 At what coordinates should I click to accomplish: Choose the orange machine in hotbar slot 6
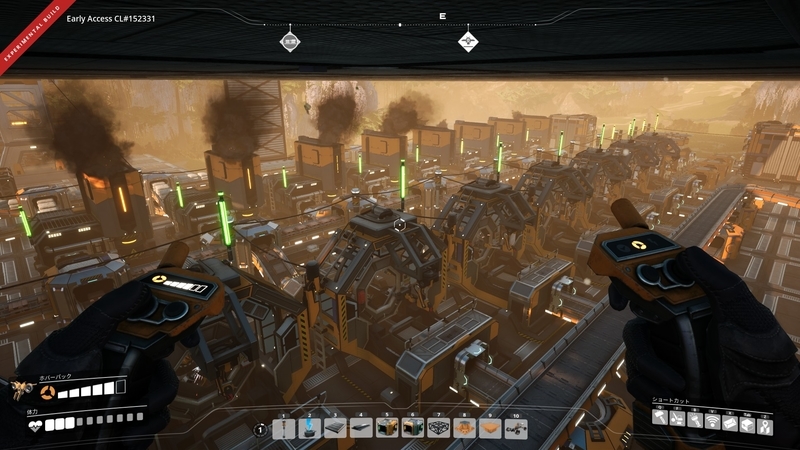tap(413, 428)
